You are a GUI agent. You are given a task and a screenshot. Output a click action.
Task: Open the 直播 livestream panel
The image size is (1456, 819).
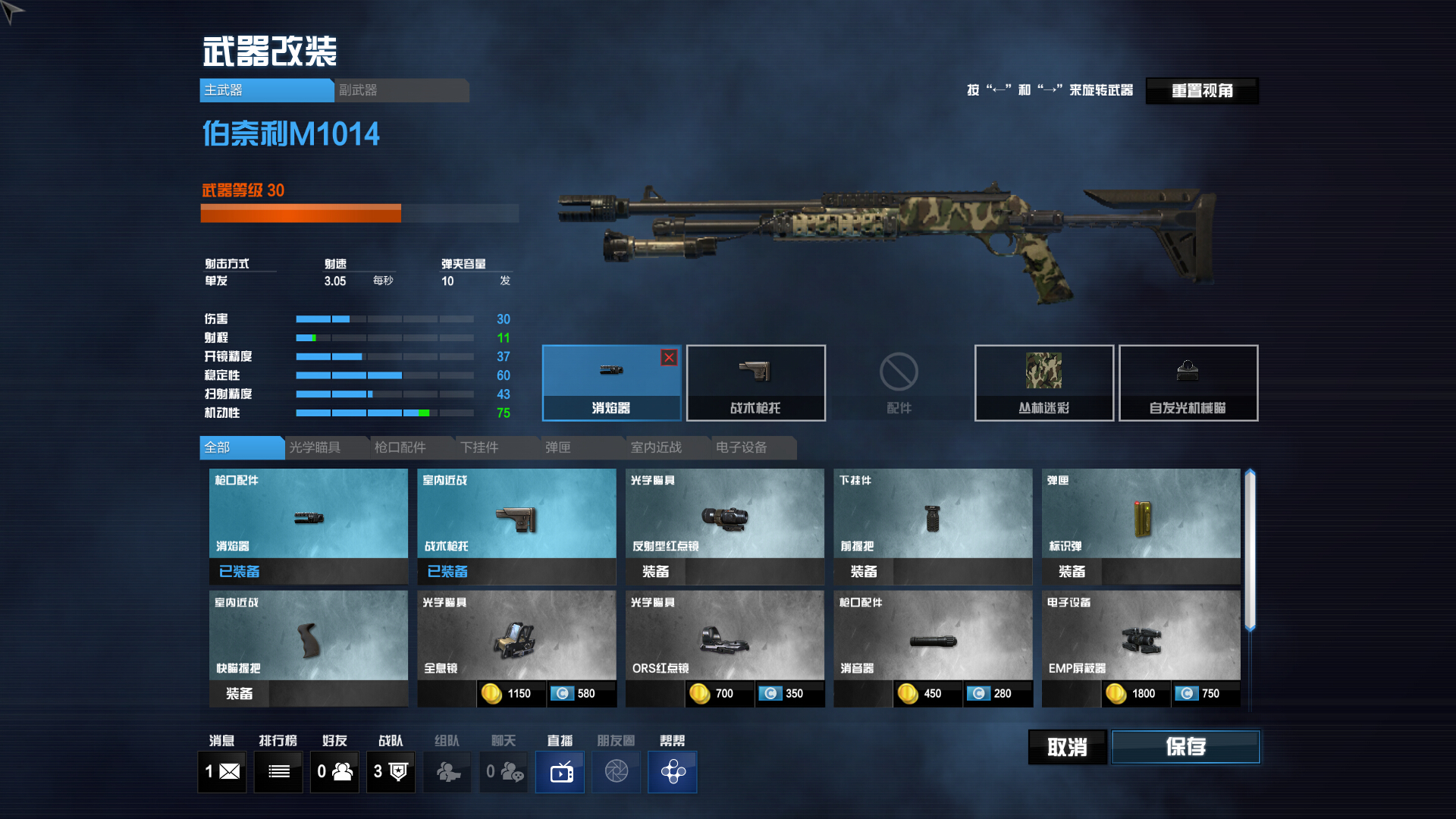560,772
